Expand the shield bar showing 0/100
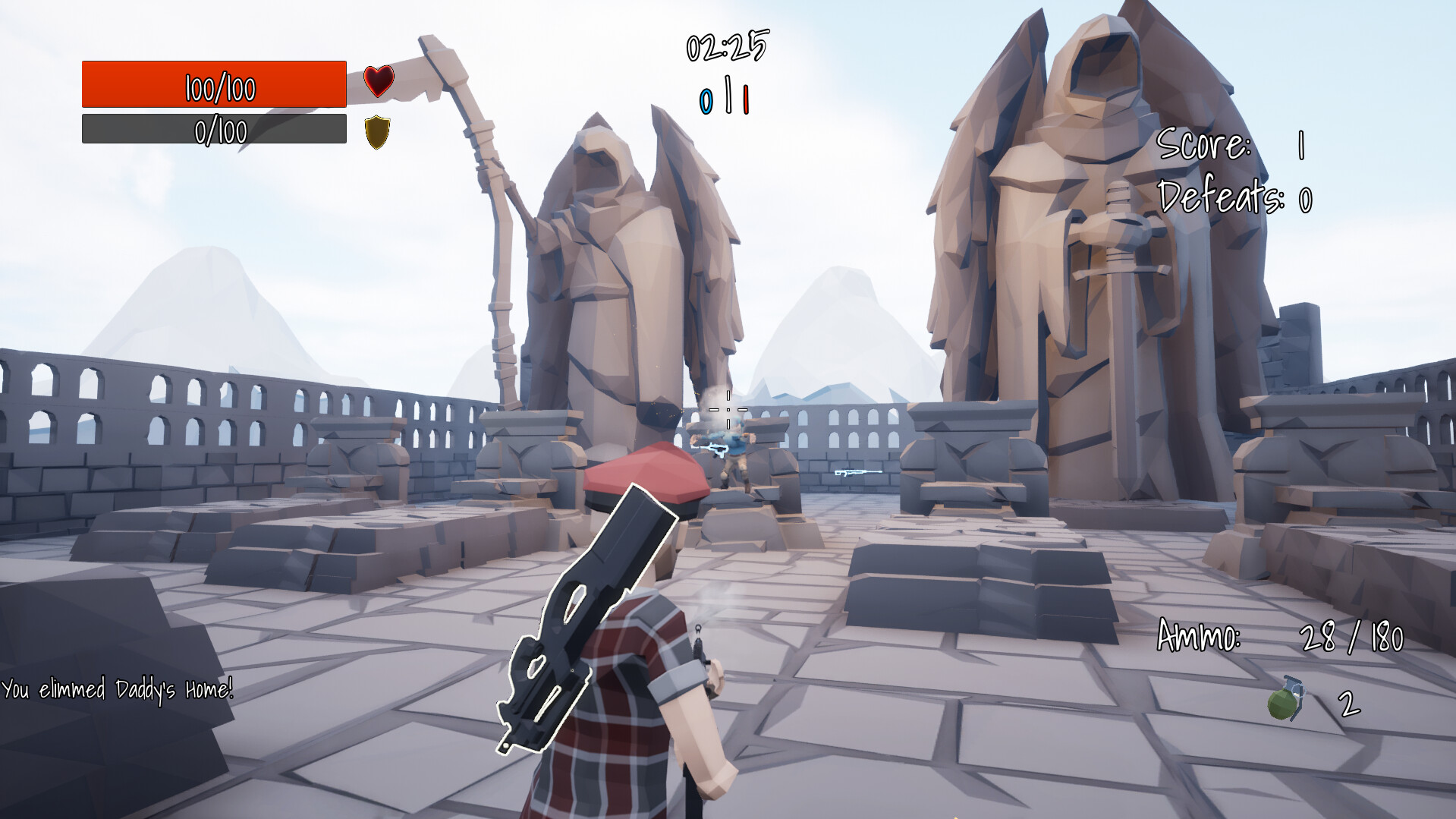This screenshot has width=1456, height=819. point(213,131)
